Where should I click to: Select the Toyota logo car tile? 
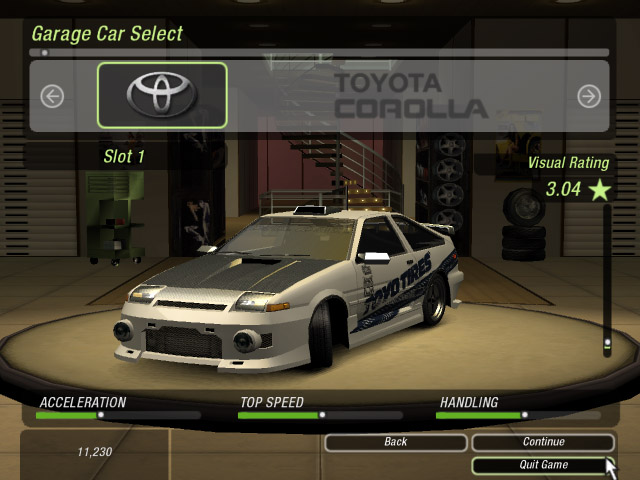tap(162, 95)
